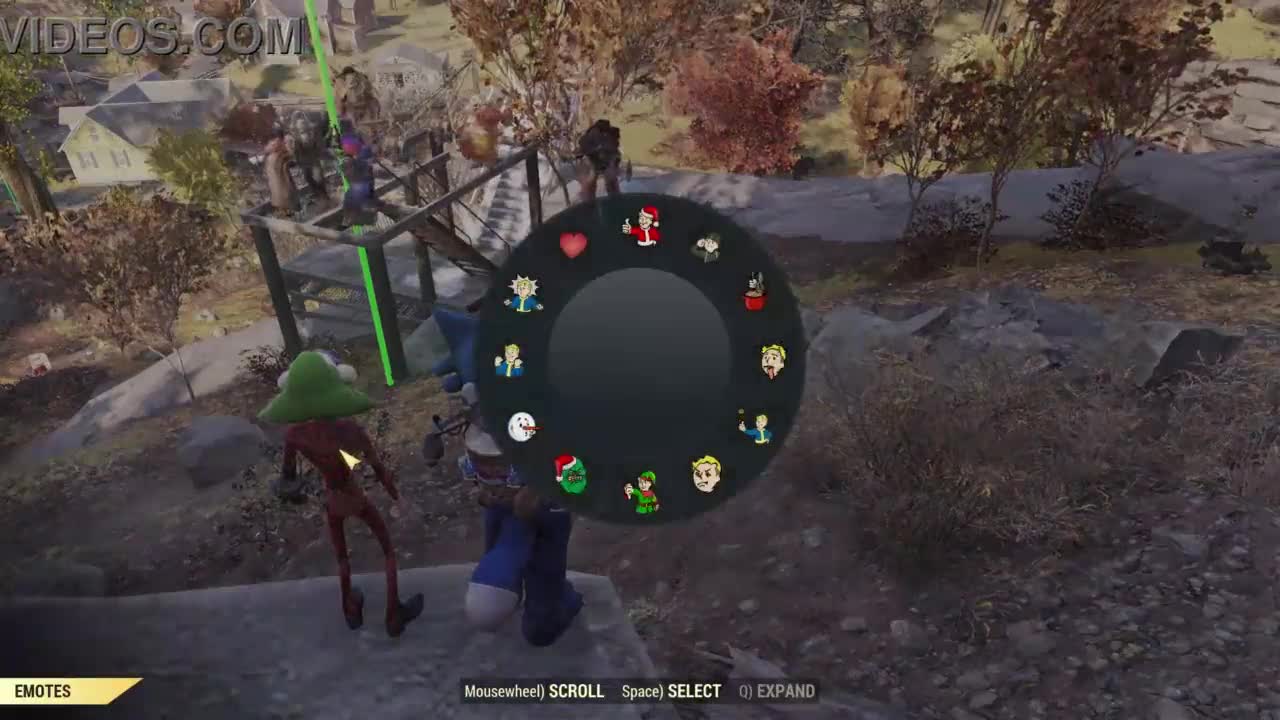Select the Vault Boy coin-toss emote

[x=757, y=428]
